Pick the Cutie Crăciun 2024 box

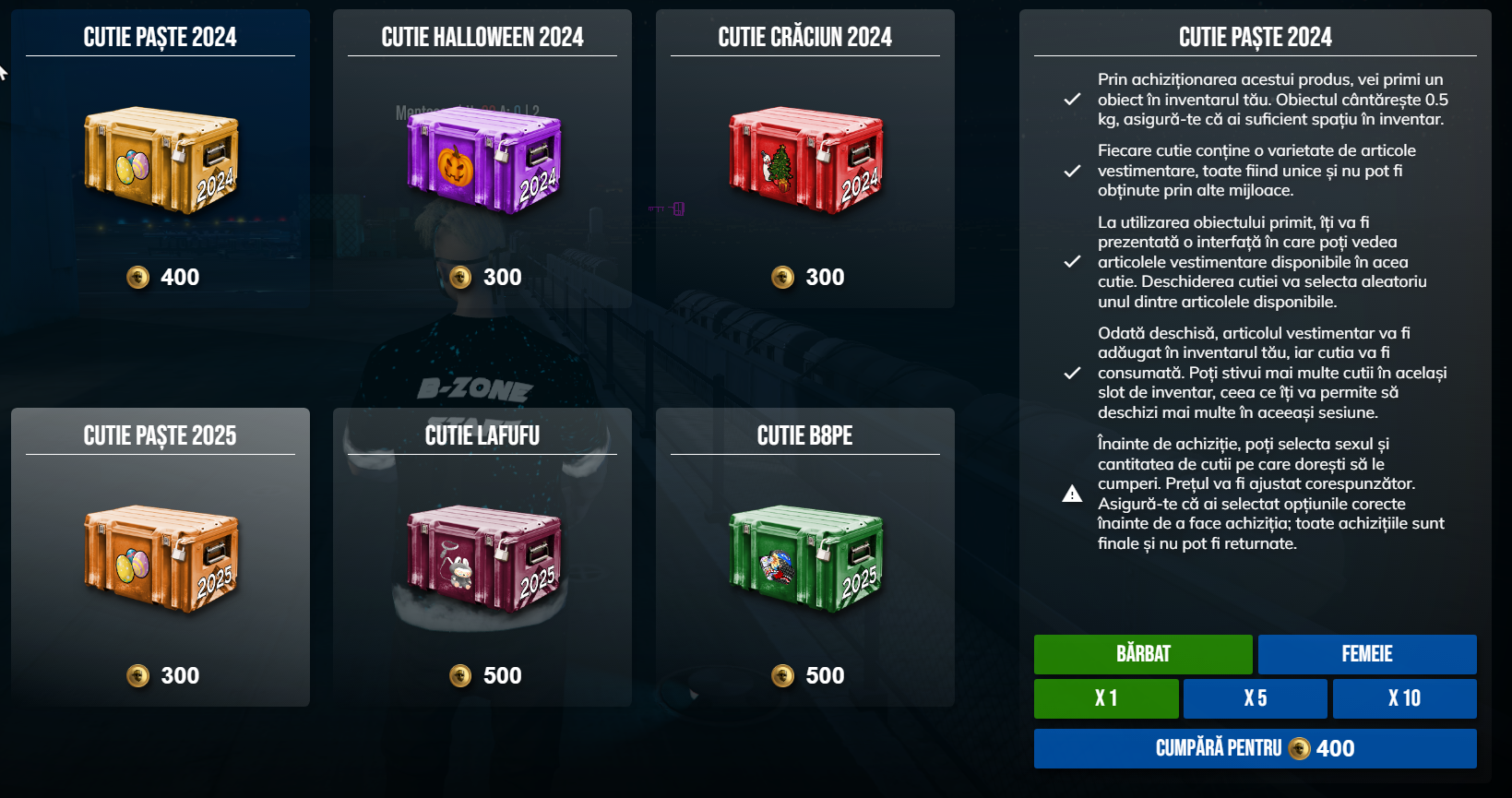(805, 160)
